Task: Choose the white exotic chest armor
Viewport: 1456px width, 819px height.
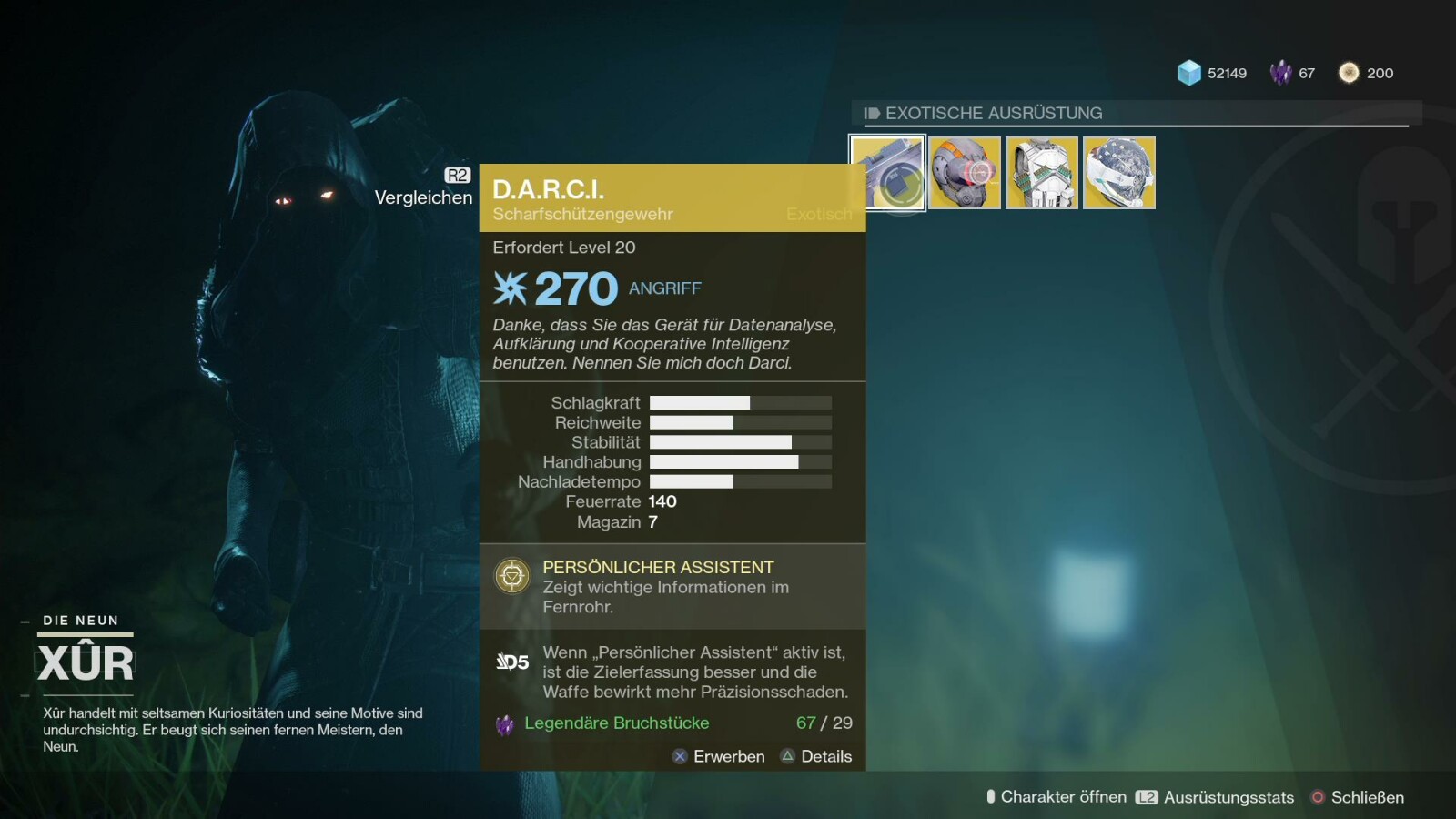Action: [x=1042, y=173]
